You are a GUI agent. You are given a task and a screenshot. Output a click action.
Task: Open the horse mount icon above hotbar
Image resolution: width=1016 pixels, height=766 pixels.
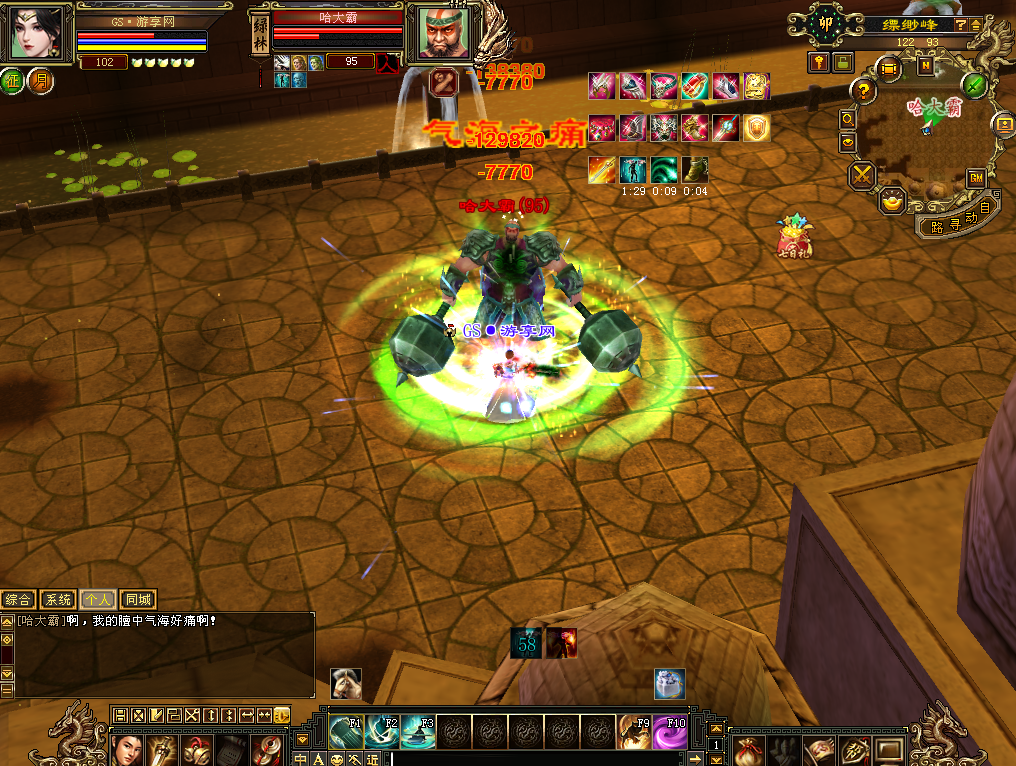click(x=346, y=683)
